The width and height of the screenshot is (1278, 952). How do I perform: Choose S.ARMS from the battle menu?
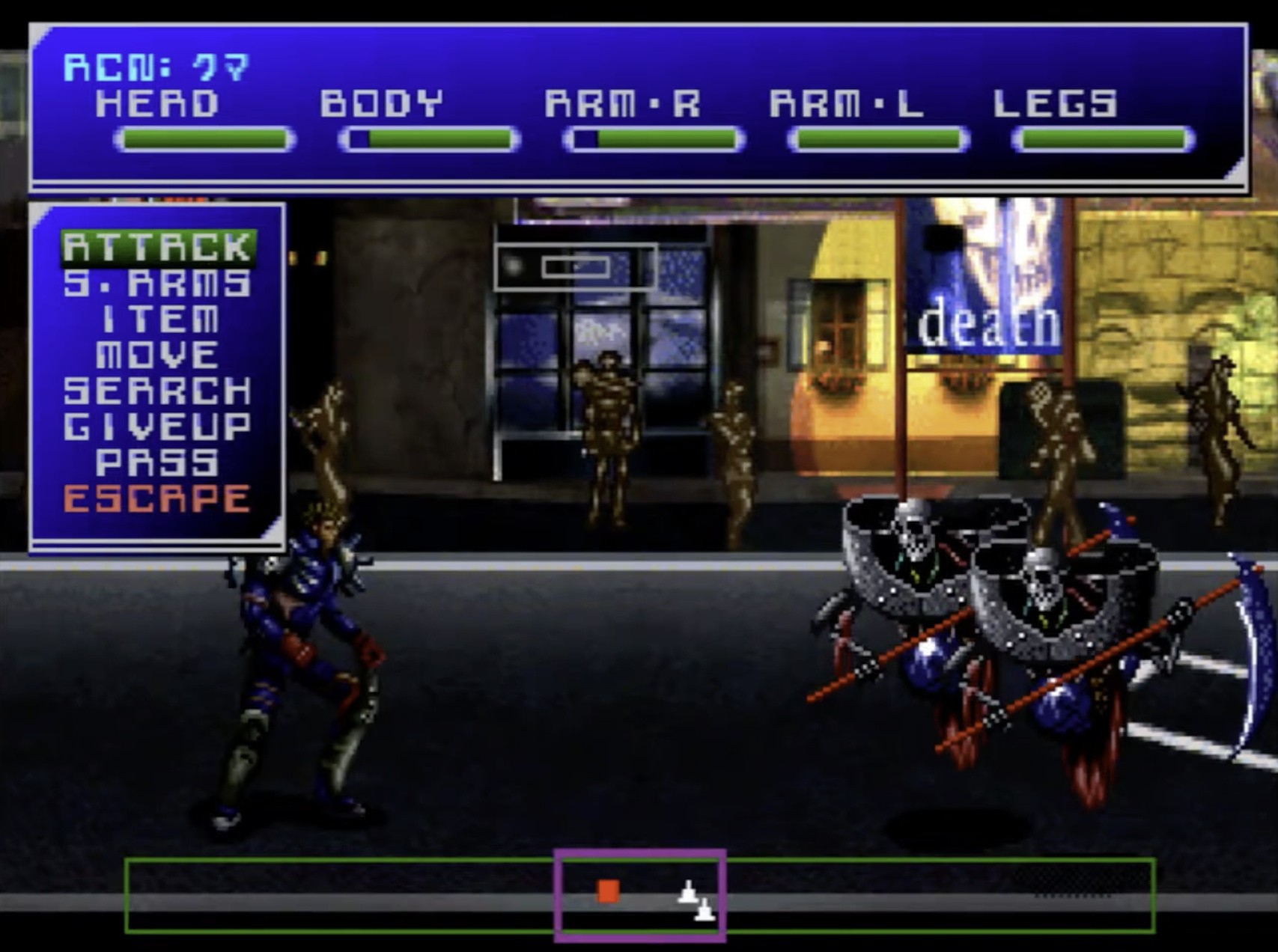coord(158,284)
